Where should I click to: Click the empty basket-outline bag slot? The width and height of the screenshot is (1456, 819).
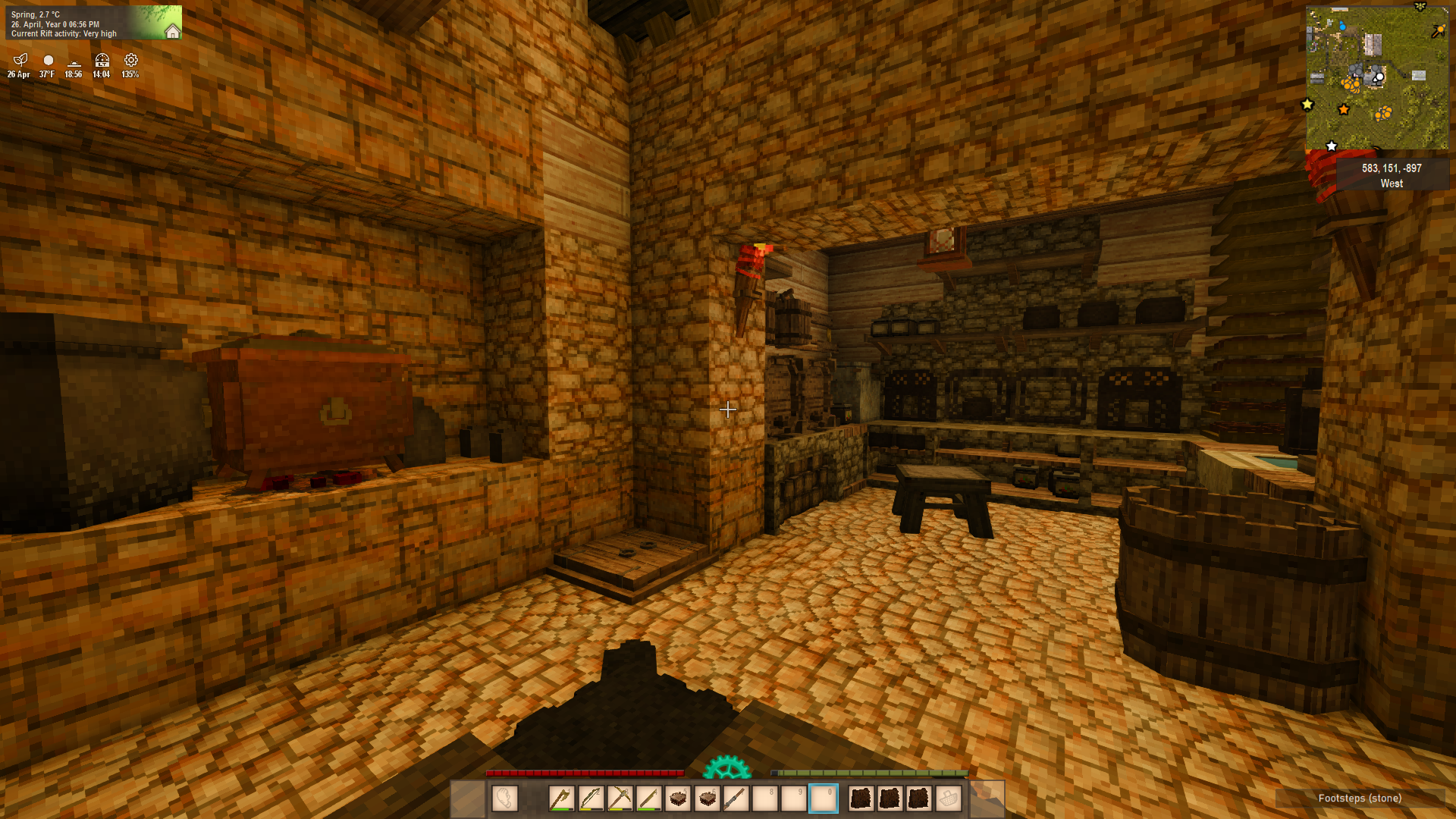point(948,798)
